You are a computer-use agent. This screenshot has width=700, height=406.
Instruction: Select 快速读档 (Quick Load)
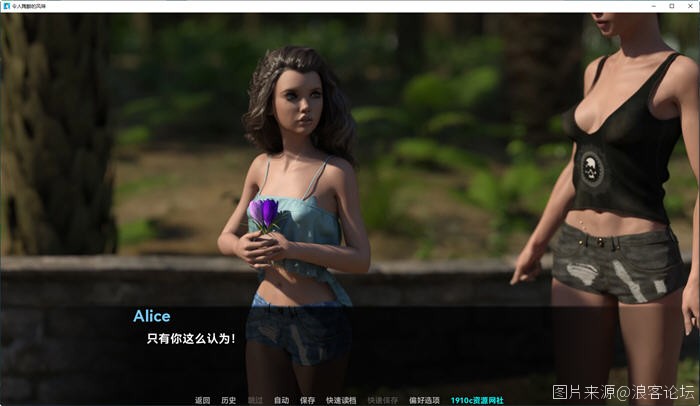[338, 400]
